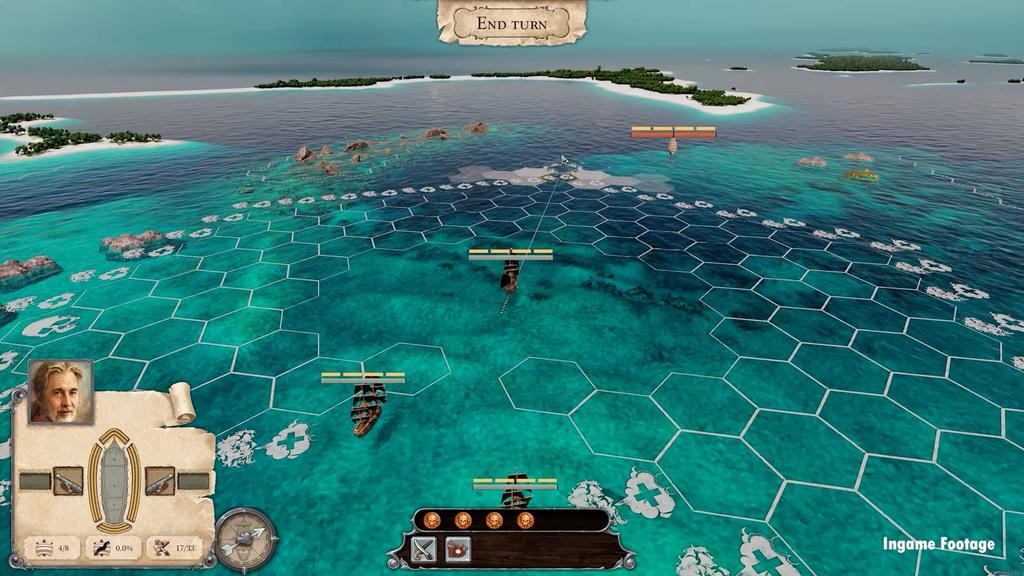Viewport: 1024px width, 576px height.
Task: Click the End Turn button
Action: [511, 22]
